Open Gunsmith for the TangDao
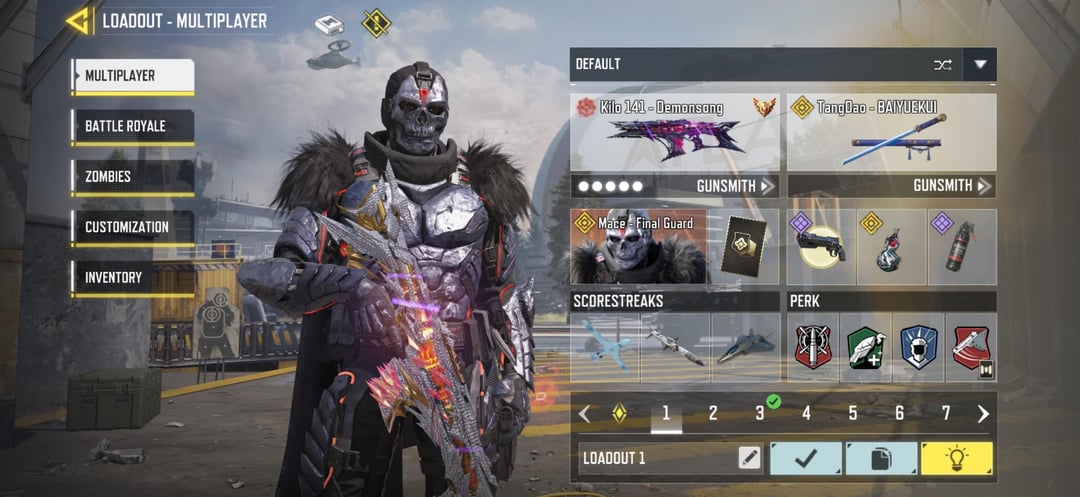The image size is (1080, 497). [x=952, y=186]
